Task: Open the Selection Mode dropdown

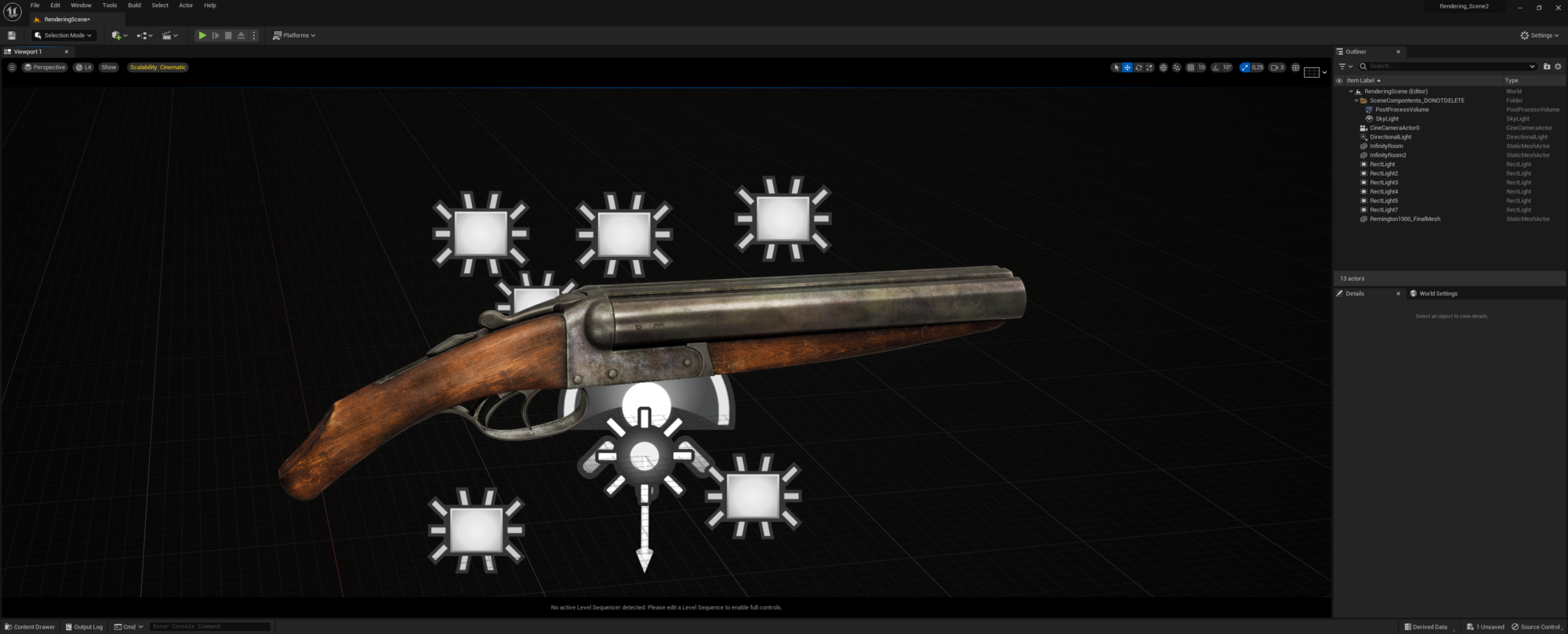Action: pyautogui.click(x=63, y=35)
